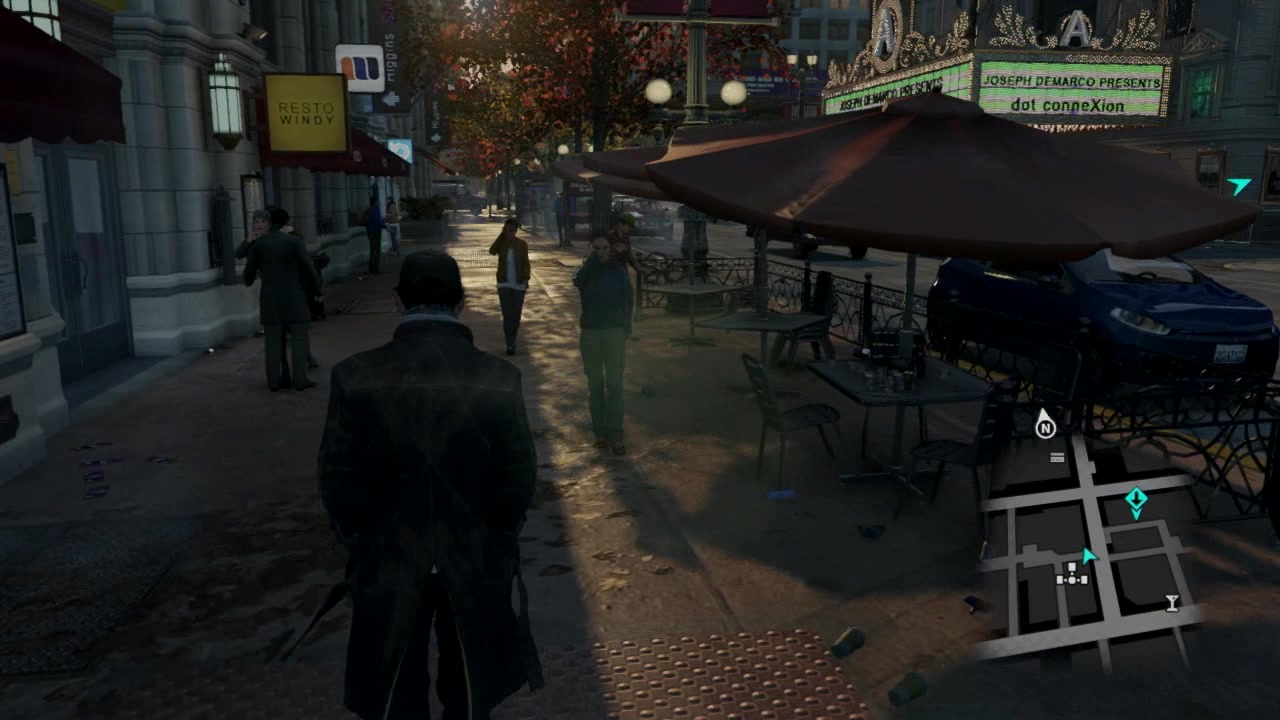Select the small white stacked-bars icon on minimap
This screenshot has width=1280, height=720.
click(1057, 457)
